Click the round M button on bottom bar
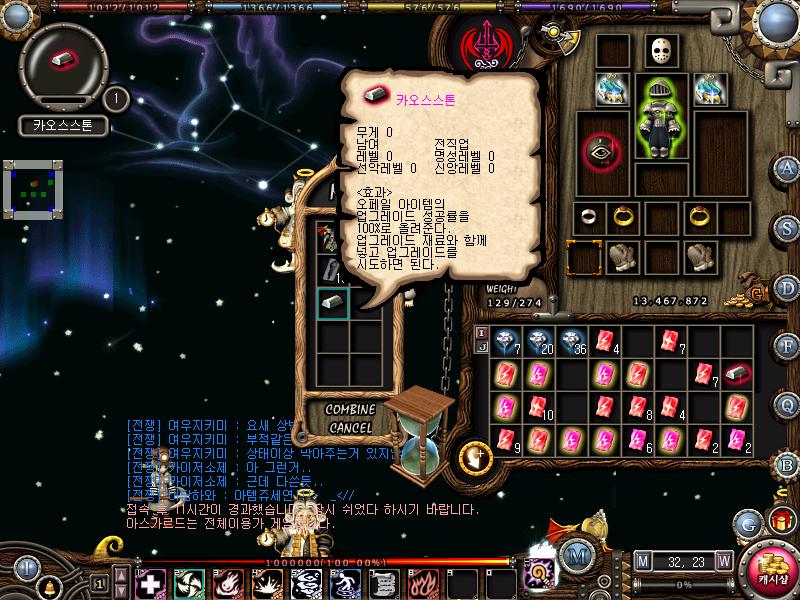 coord(574,555)
